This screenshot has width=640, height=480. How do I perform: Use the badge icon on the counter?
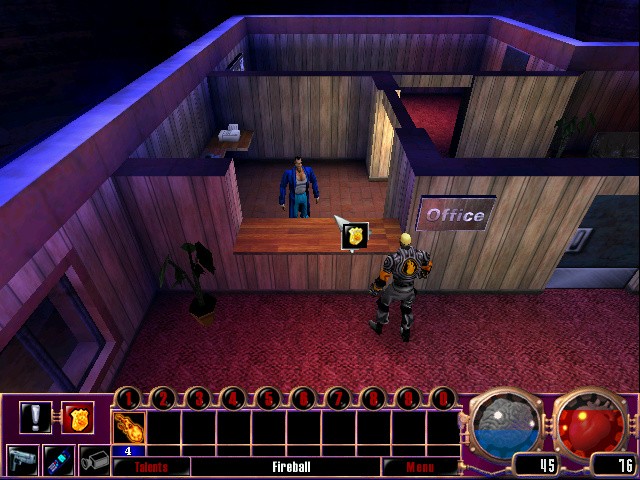click(355, 236)
